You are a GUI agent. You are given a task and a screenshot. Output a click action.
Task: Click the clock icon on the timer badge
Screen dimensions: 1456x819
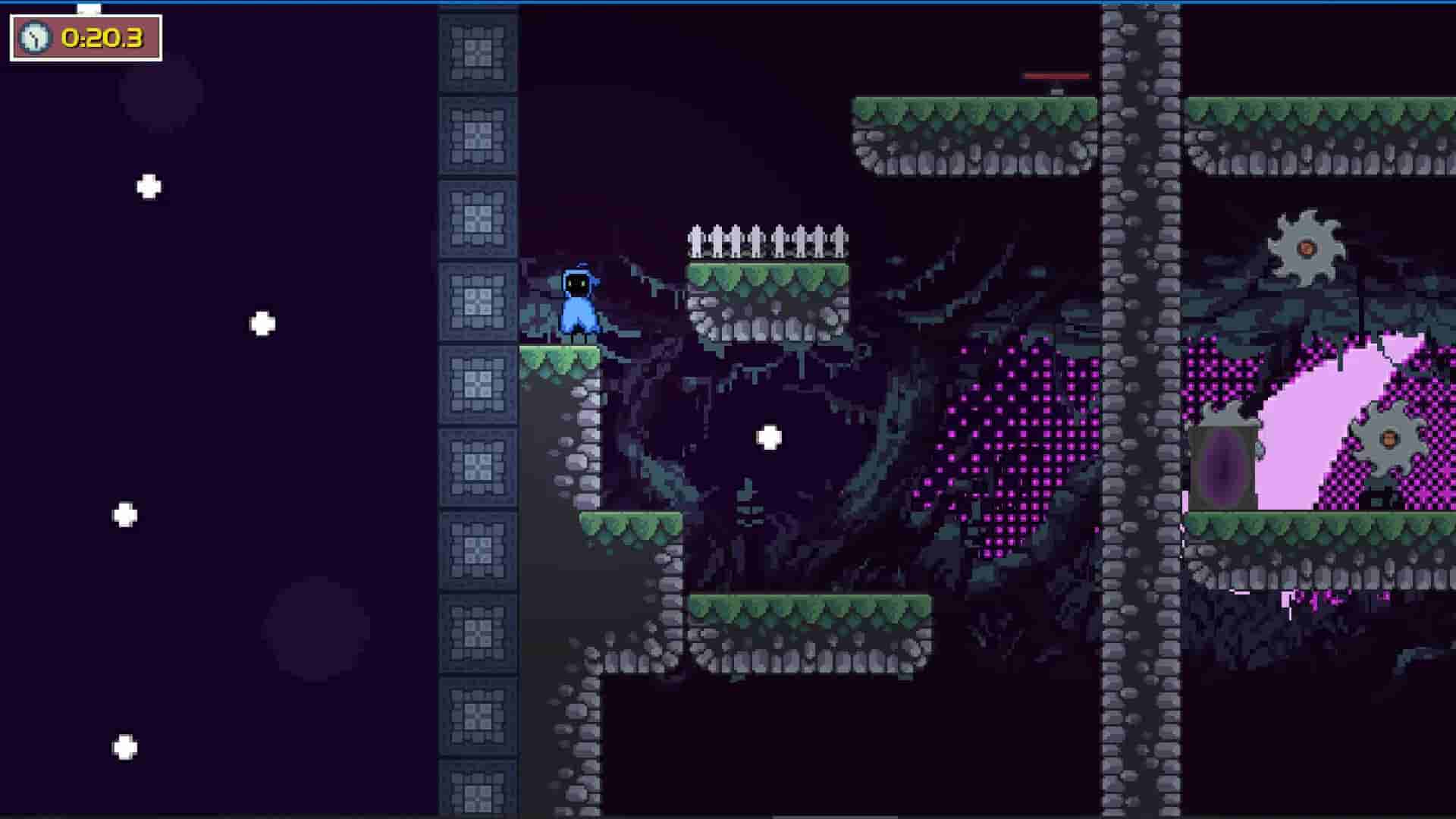pos(34,35)
